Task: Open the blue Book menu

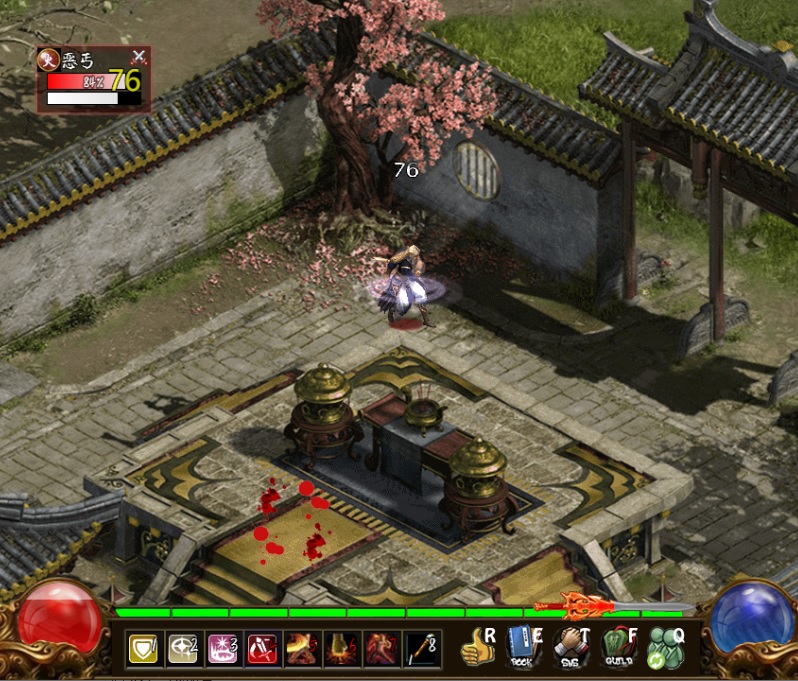Action: point(521,648)
